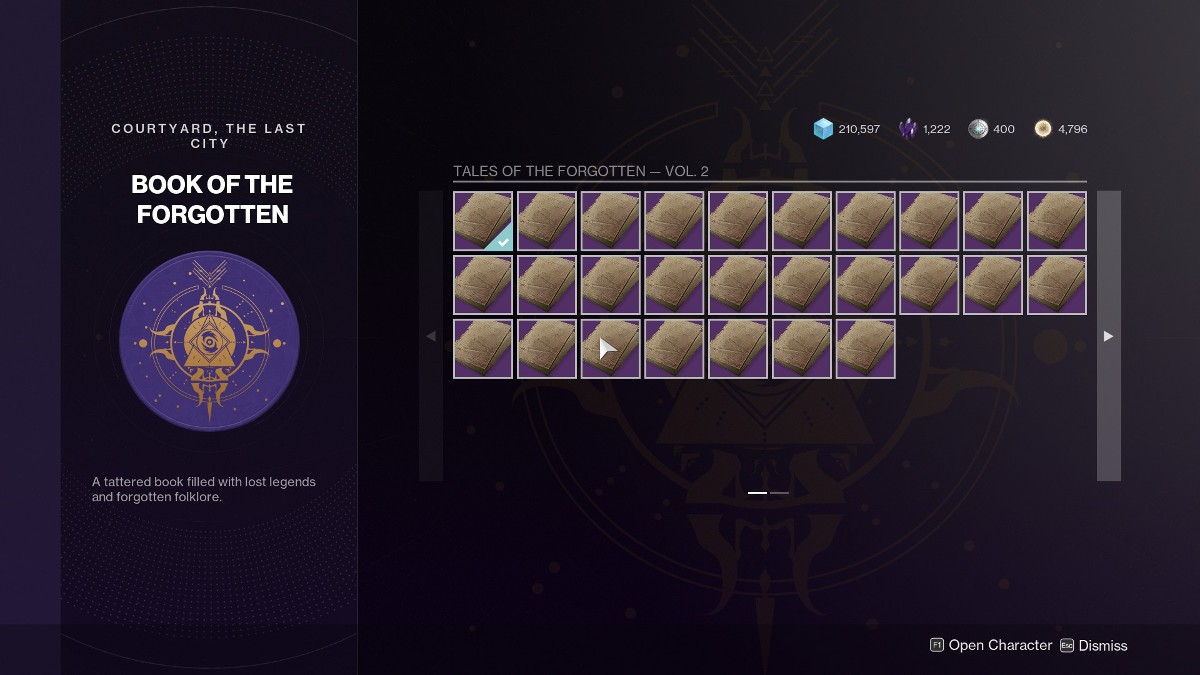Go to the previous page of lore books
Screen dimensions: 1200x675
point(431,336)
